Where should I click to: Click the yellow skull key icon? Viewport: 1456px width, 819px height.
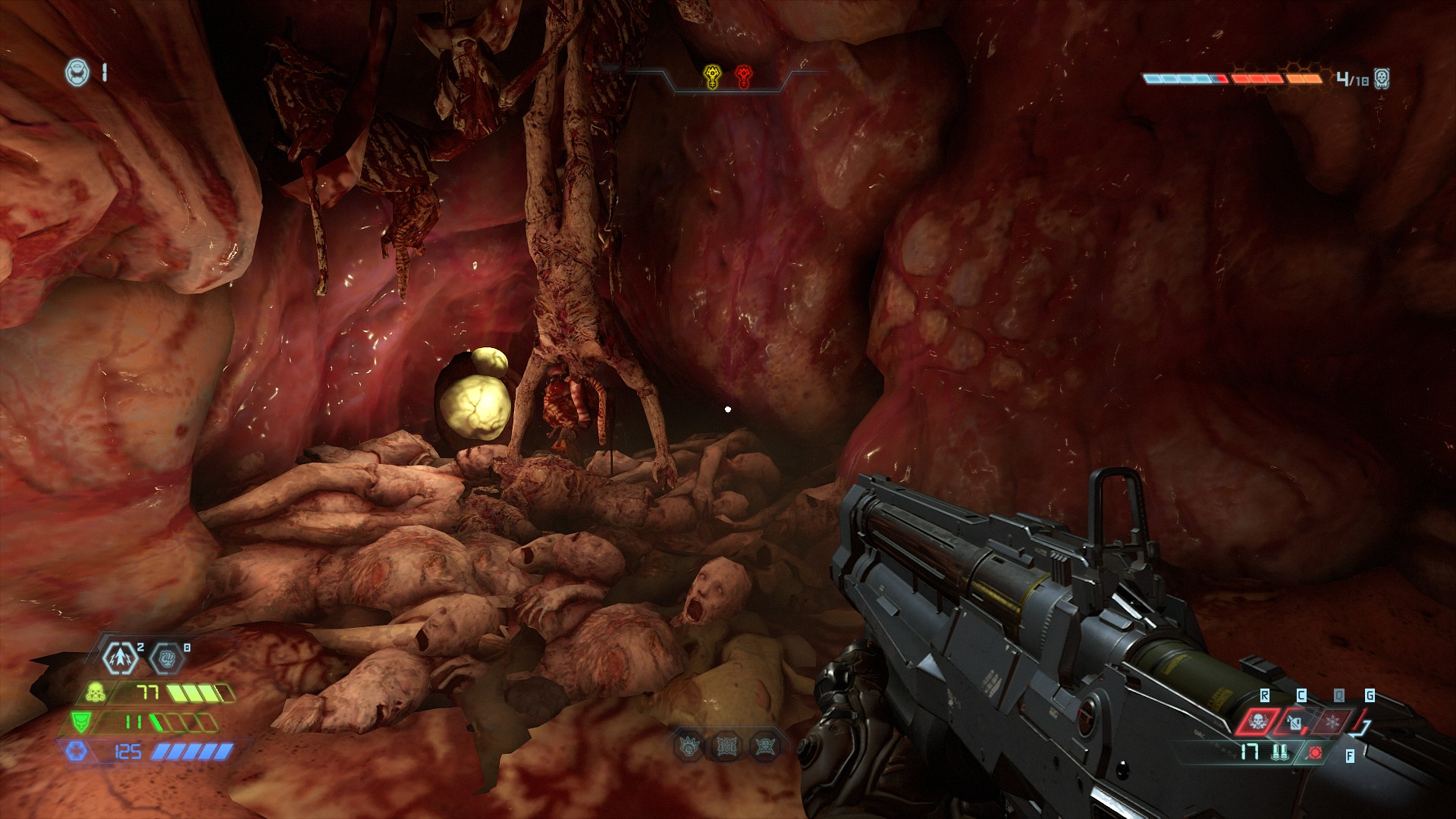tap(713, 77)
